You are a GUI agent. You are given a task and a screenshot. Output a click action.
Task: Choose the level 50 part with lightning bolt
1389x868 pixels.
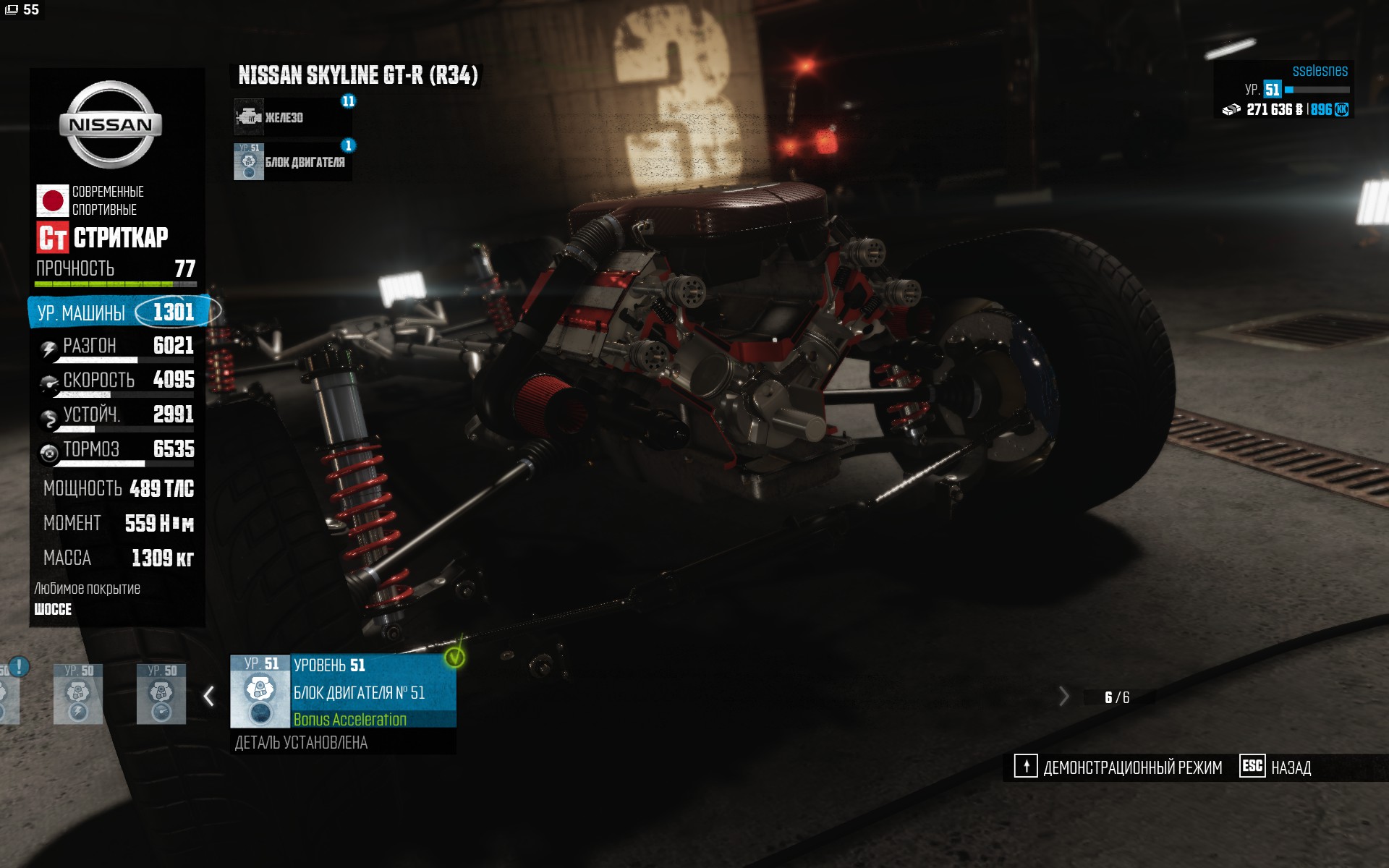coord(78,694)
